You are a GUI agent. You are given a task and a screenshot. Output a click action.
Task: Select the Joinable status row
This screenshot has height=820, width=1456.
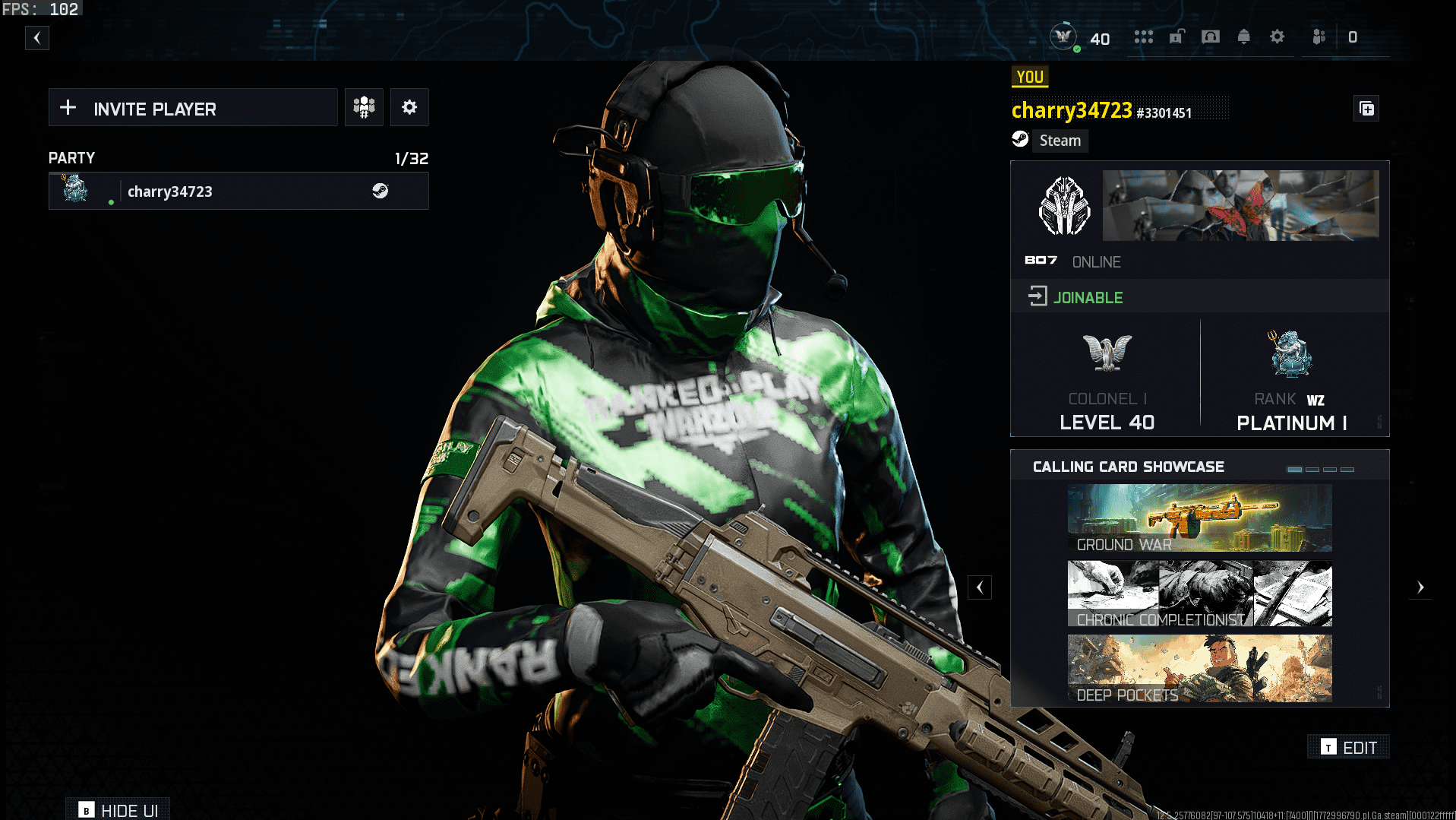point(1199,297)
